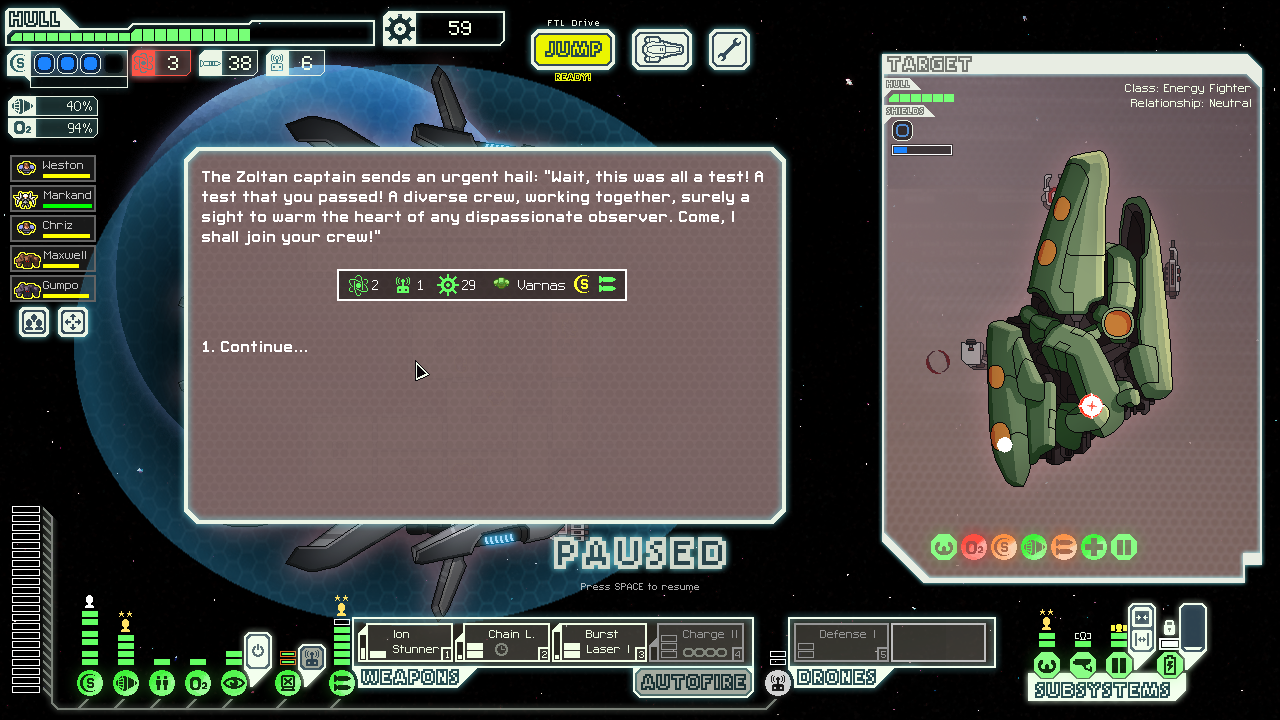Select crew member Maxwell

[x=54, y=258]
